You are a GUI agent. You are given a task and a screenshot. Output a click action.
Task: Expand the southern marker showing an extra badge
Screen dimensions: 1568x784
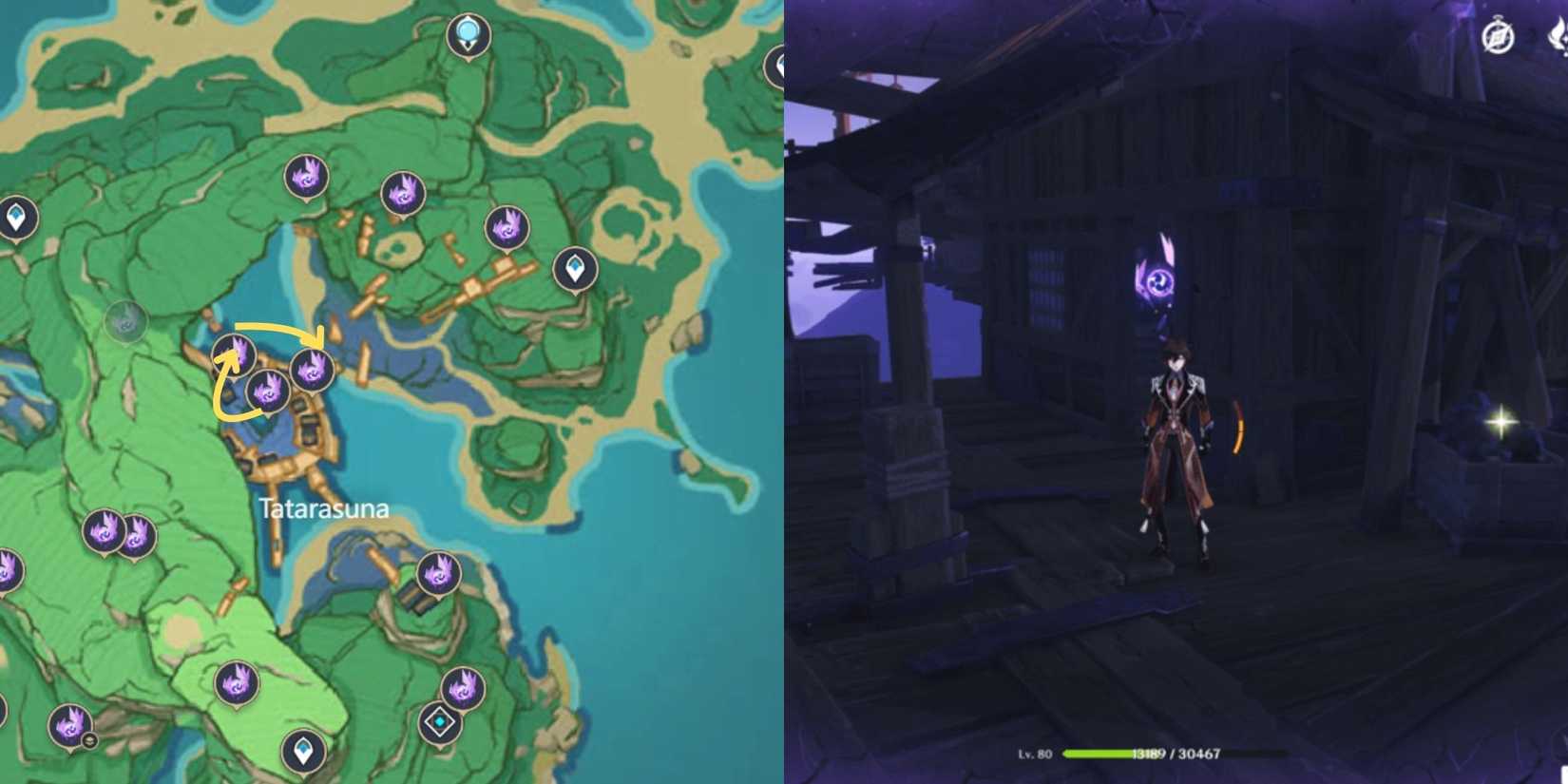coord(69,727)
